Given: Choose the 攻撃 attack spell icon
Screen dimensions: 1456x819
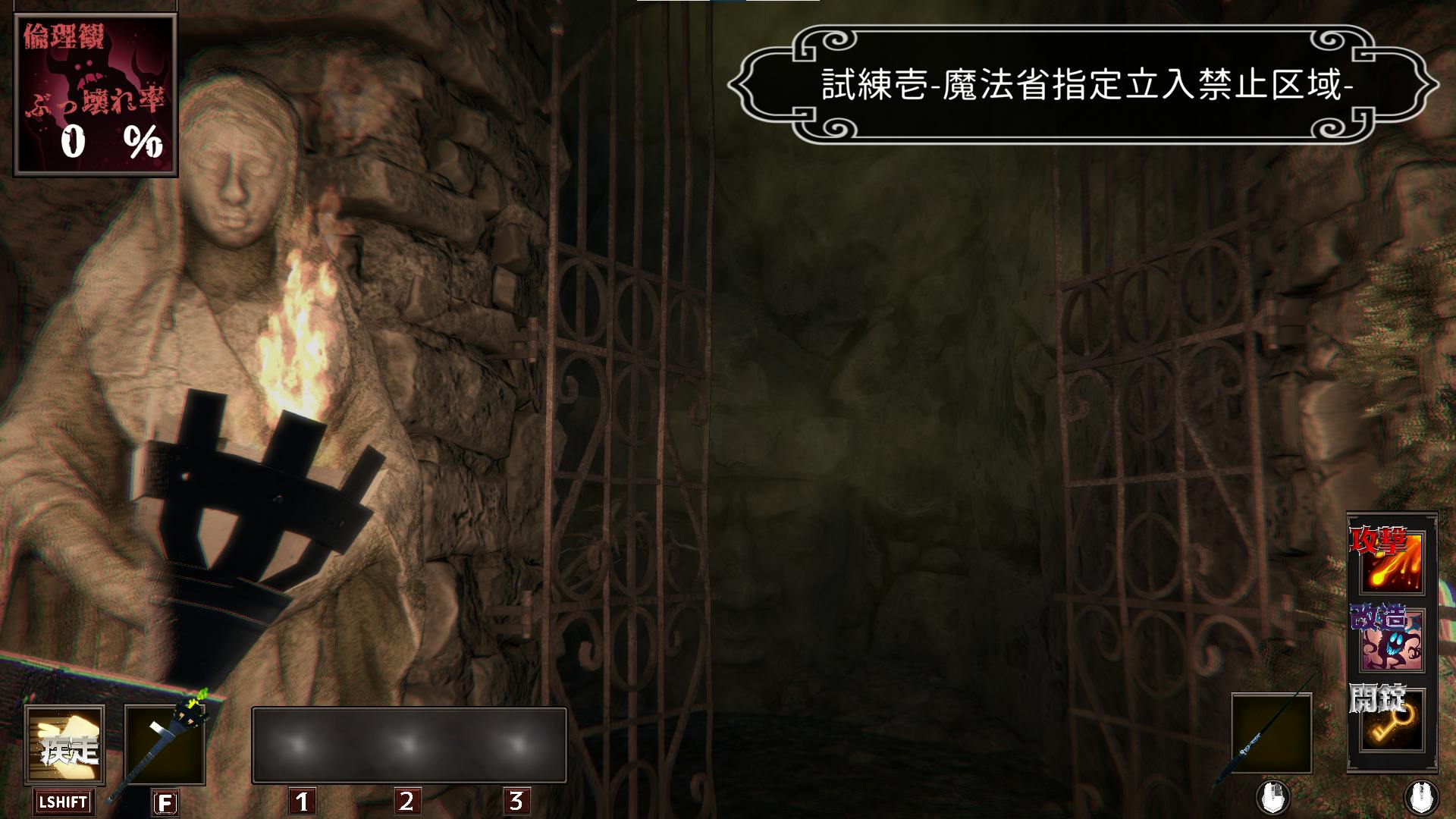Looking at the screenshot, I should pyautogui.click(x=1392, y=563).
